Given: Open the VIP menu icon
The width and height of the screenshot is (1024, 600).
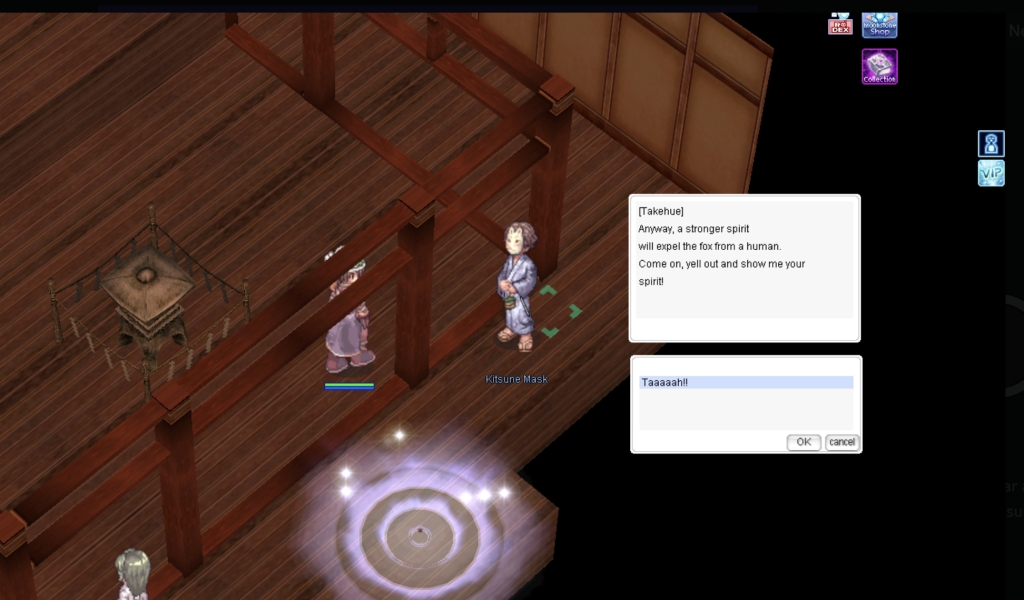Looking at the screenshot, I should (x=990, y=173).
